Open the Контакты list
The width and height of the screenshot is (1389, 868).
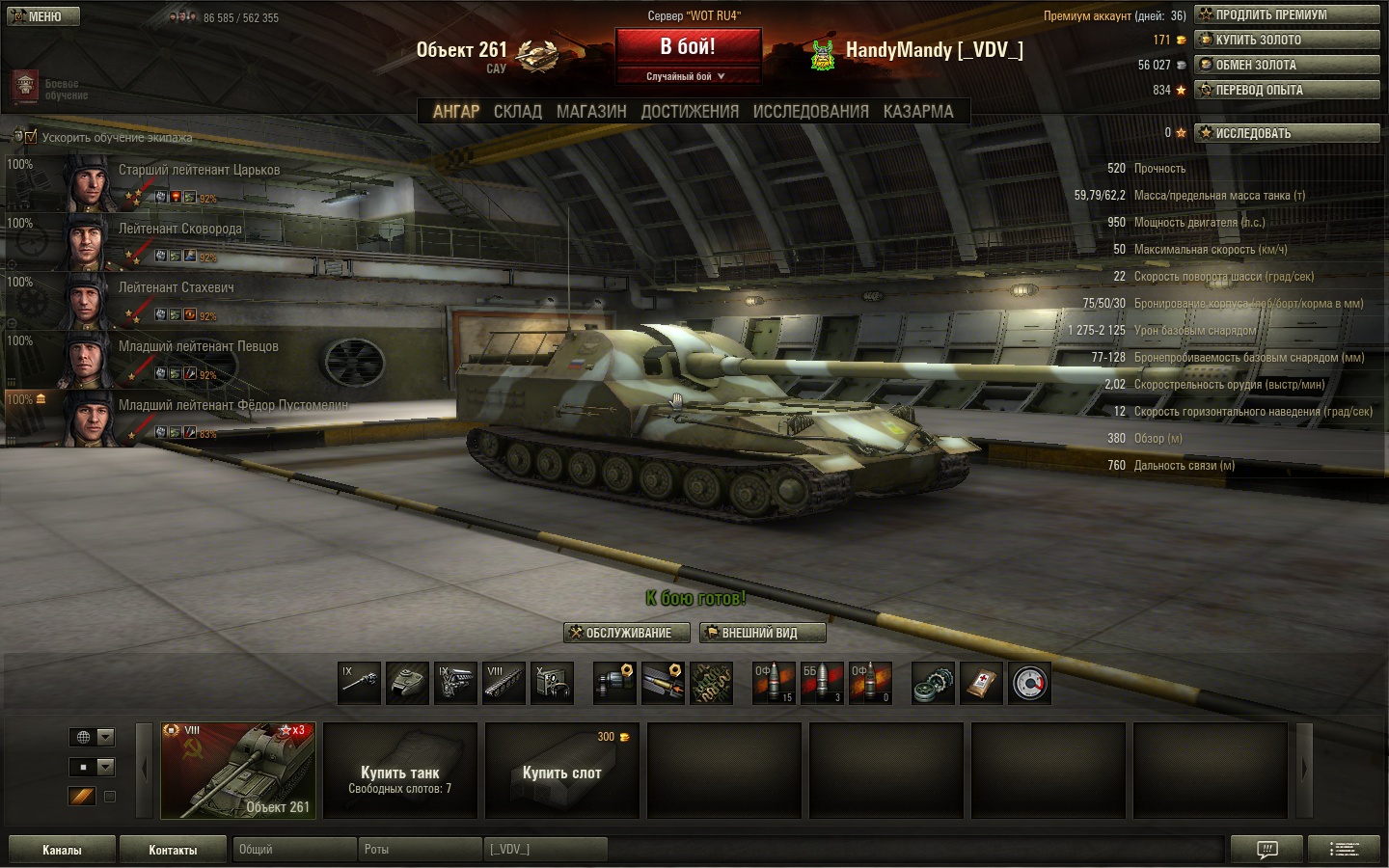173,850
